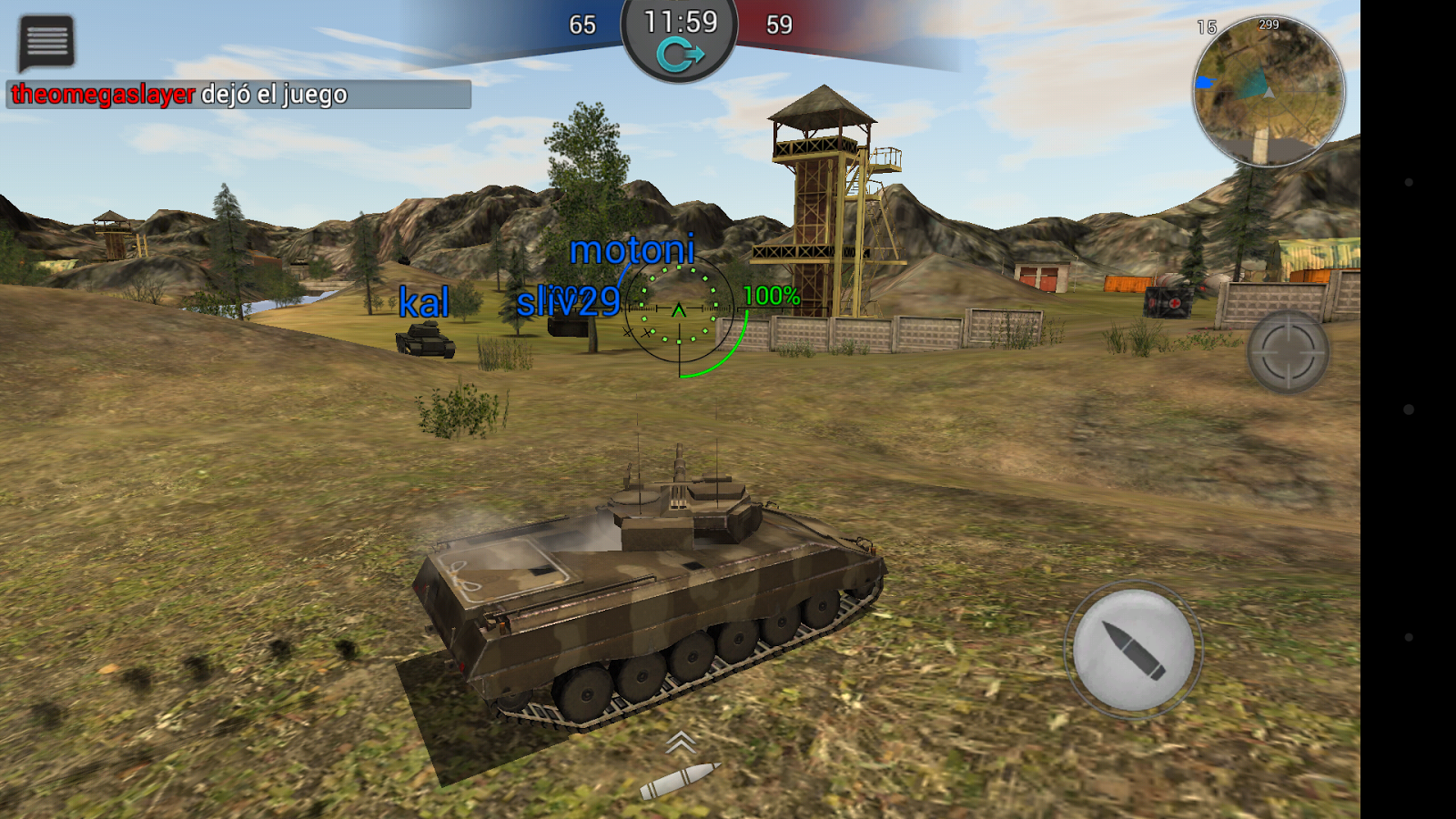Tap the center targeting crosshair
Screen dimensions: 1456x819
(677, 309)
